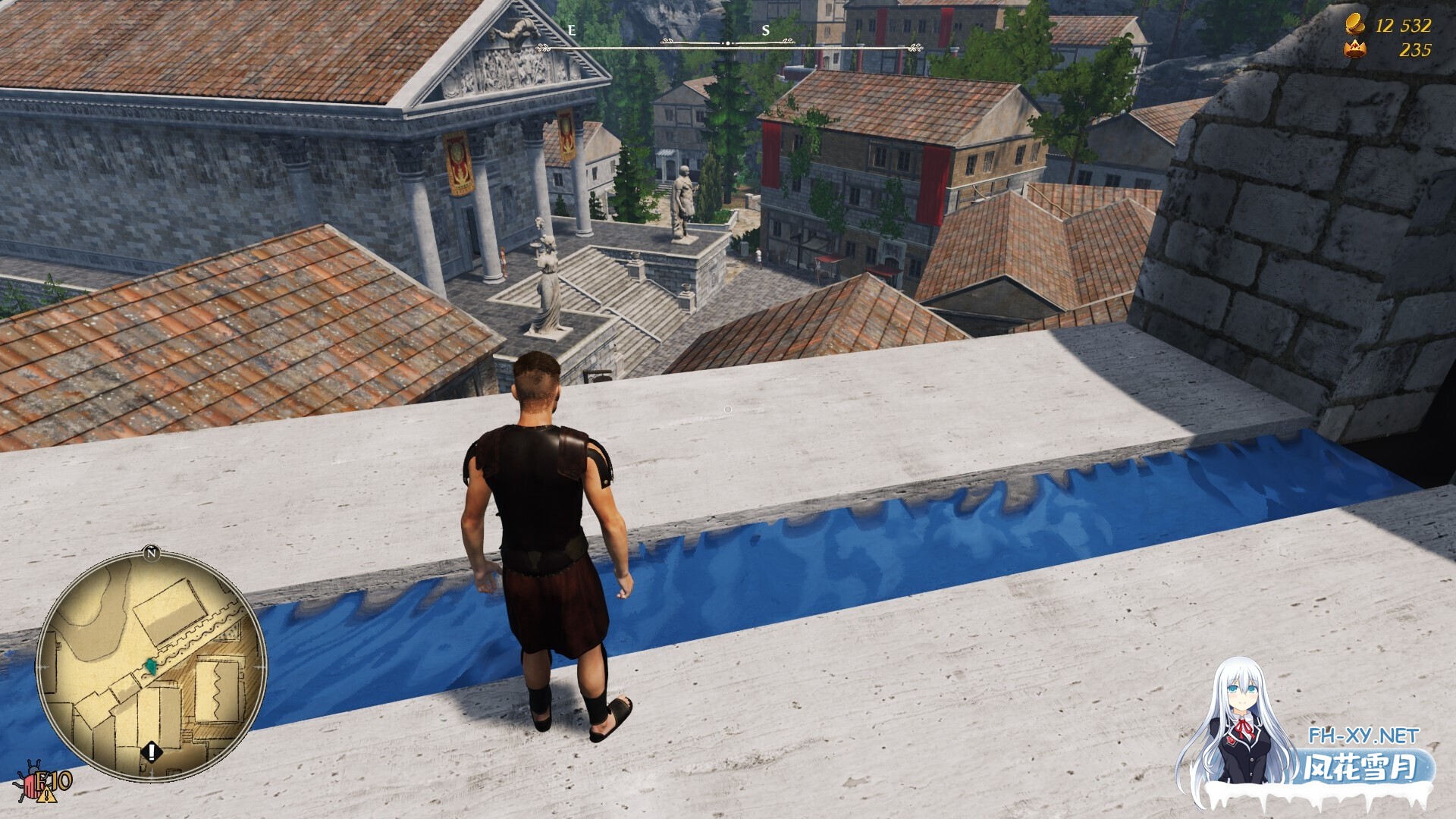This screenshot has height=819, width=1456.
Task: Click the red beetle bug-report icon
Action: pyautogui.click(x=30, y=786)
